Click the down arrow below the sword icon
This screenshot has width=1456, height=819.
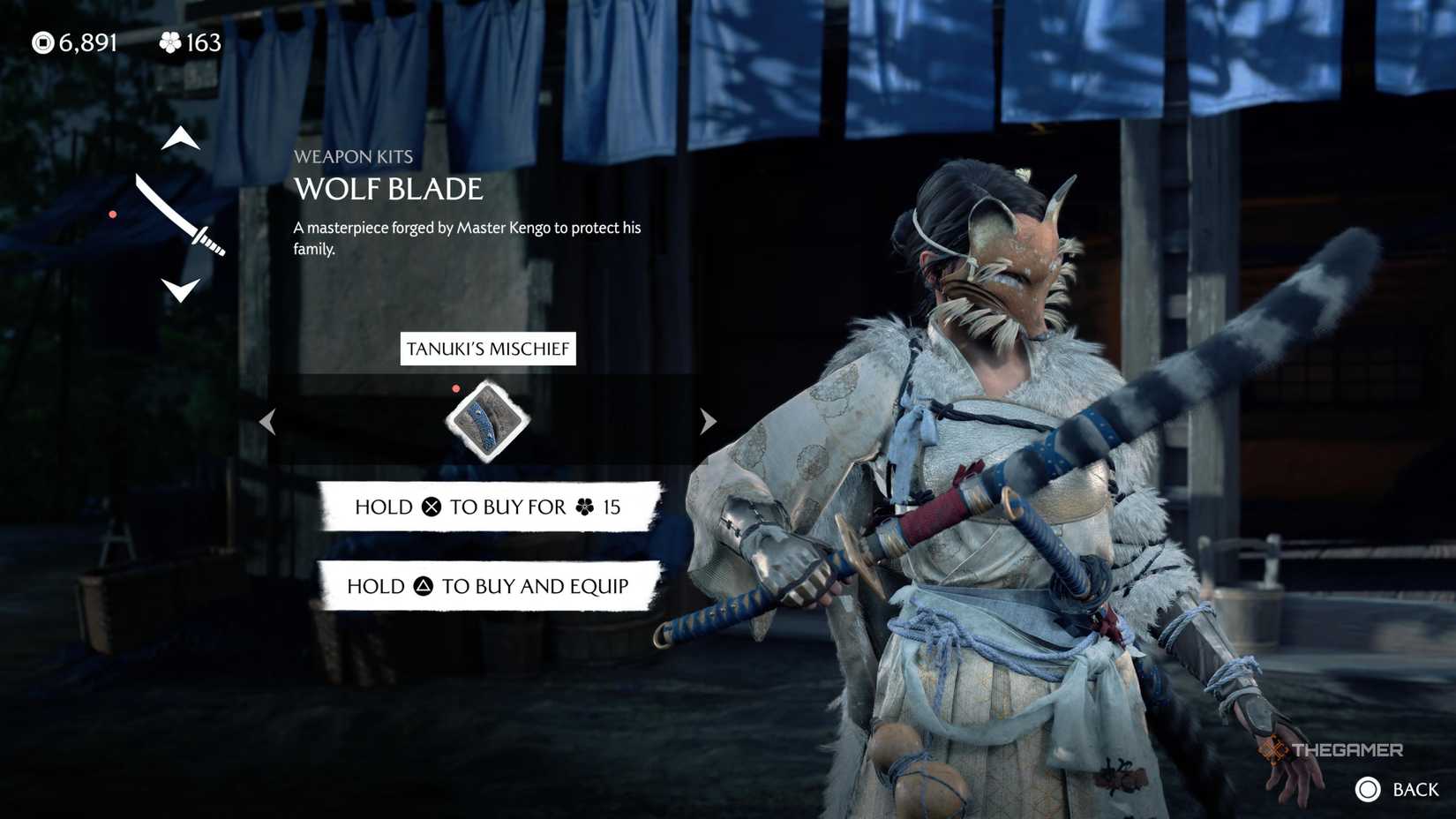tap(181, 291)
